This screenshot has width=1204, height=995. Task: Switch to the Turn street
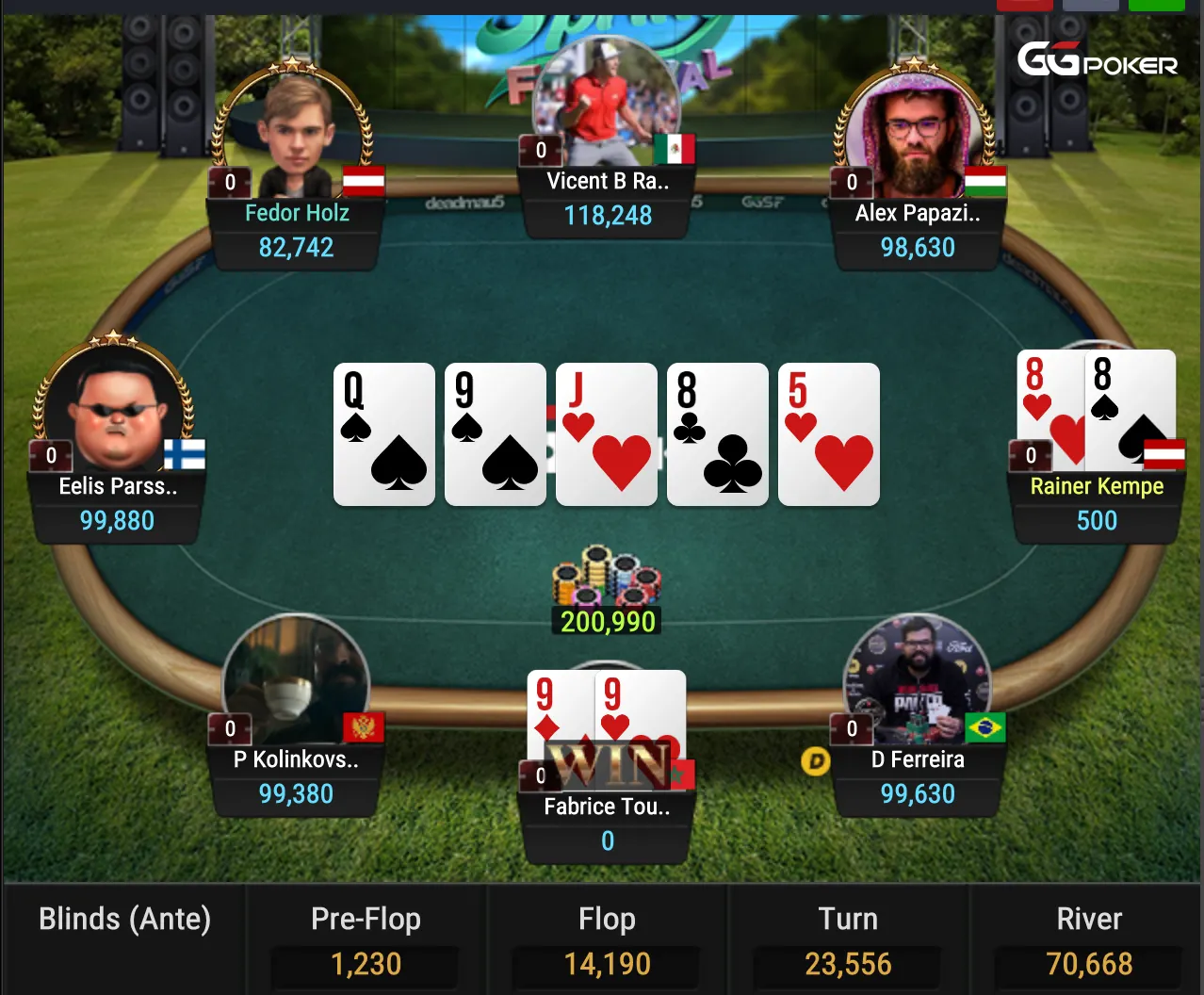(848, 939)
